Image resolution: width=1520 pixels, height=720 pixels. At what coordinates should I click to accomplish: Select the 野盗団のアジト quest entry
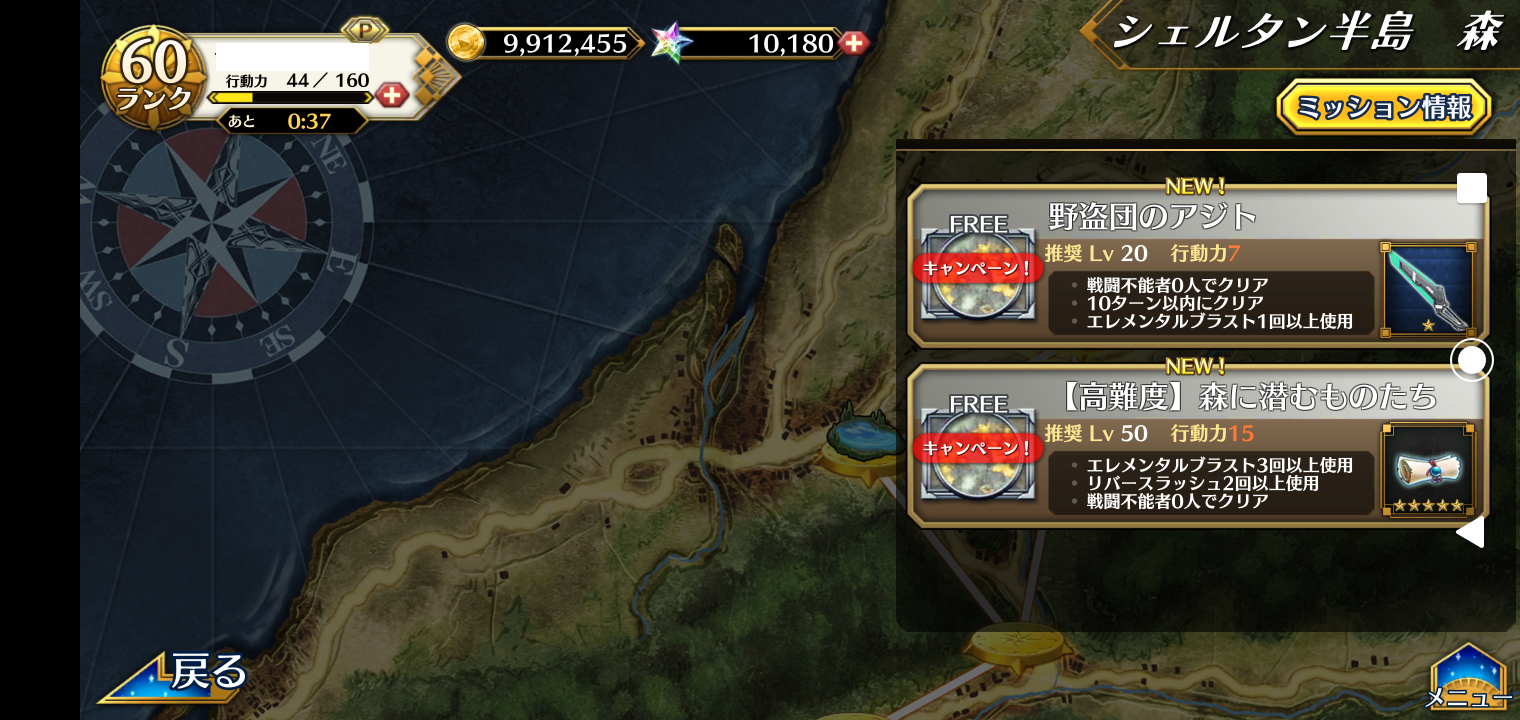pos(1150,216)
